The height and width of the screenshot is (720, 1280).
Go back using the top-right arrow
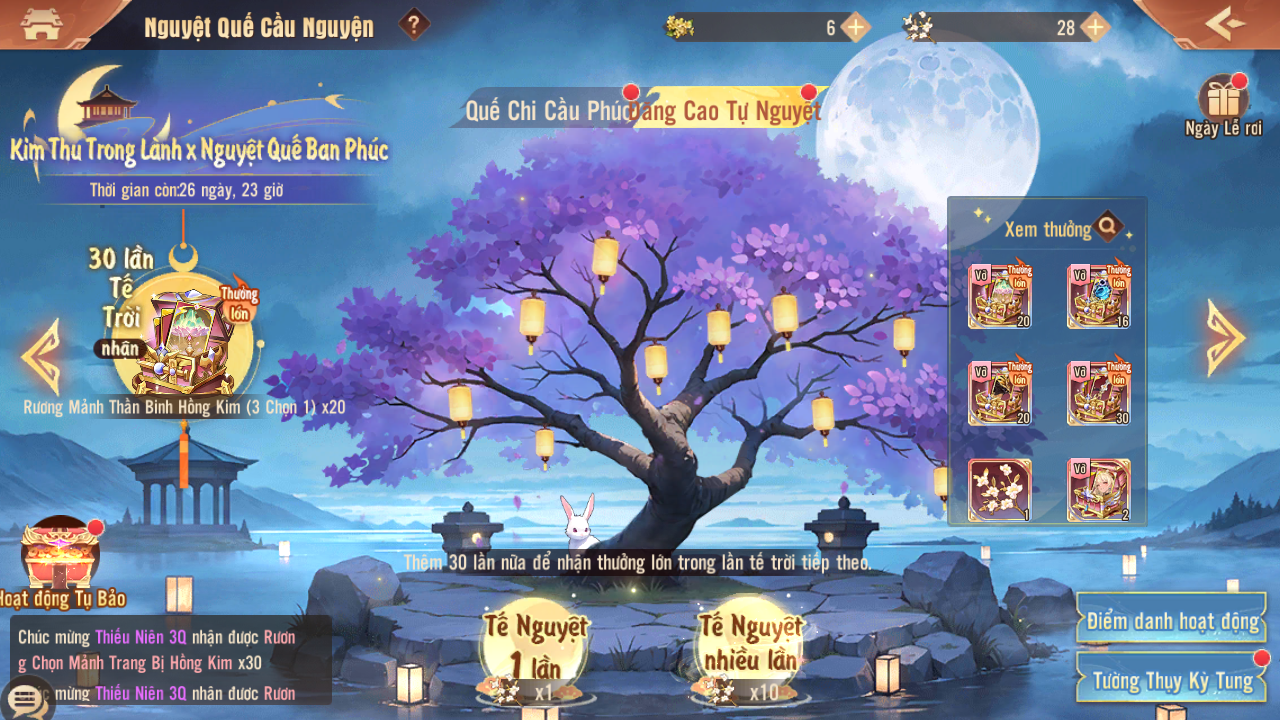pyautogui.click(x=1225, y=23)
